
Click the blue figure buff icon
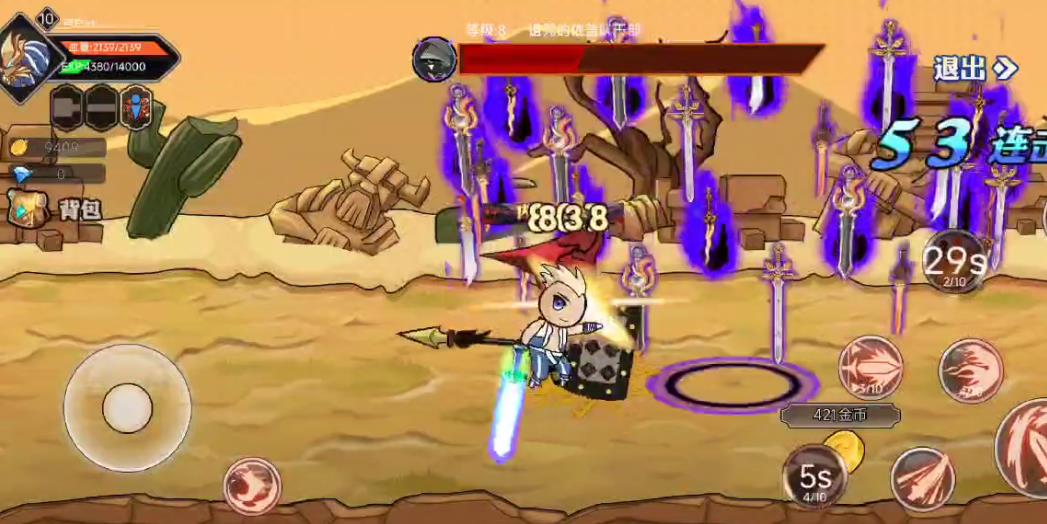(x=136, y=107)
